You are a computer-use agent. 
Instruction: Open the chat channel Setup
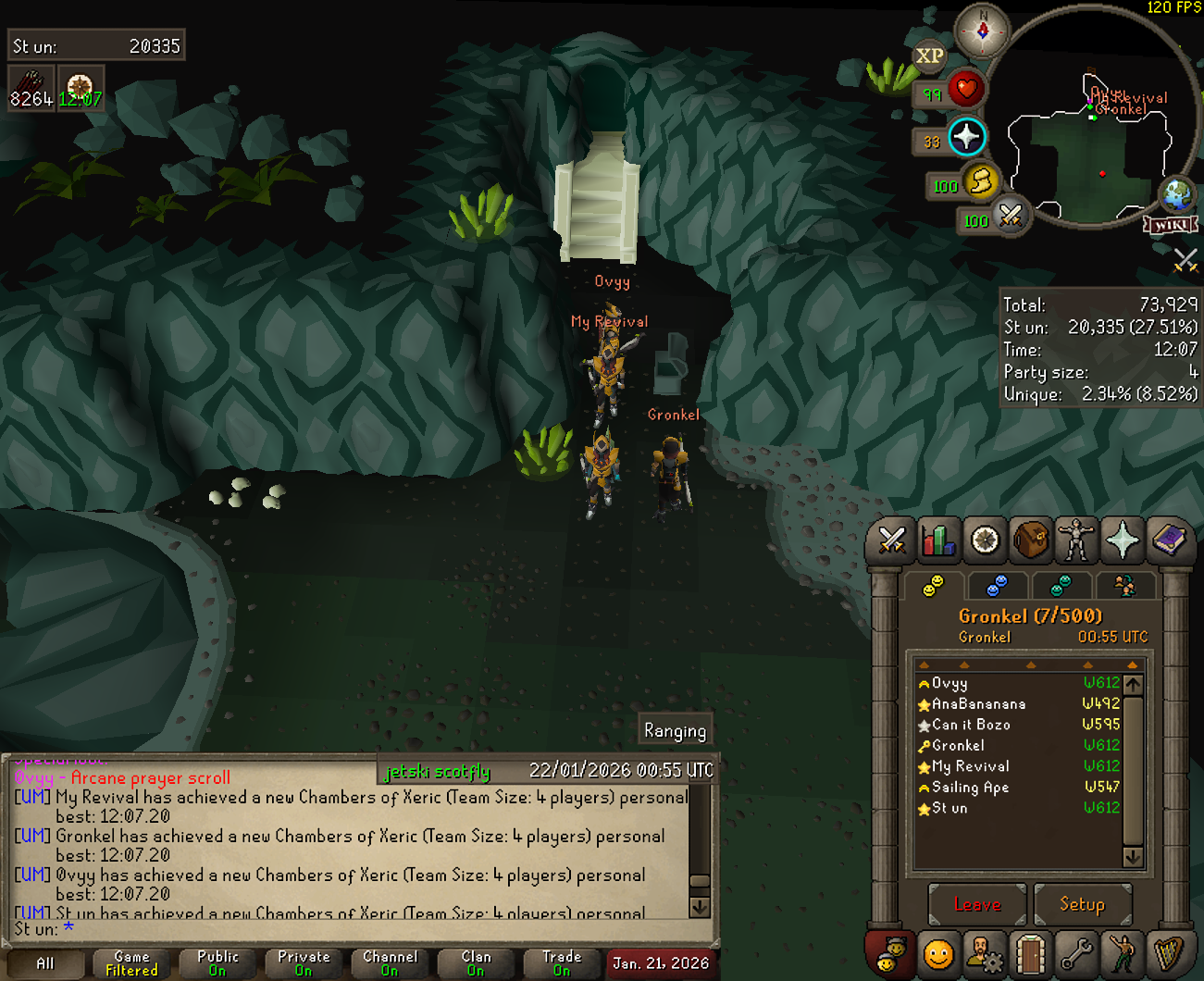pos(1082,904)
